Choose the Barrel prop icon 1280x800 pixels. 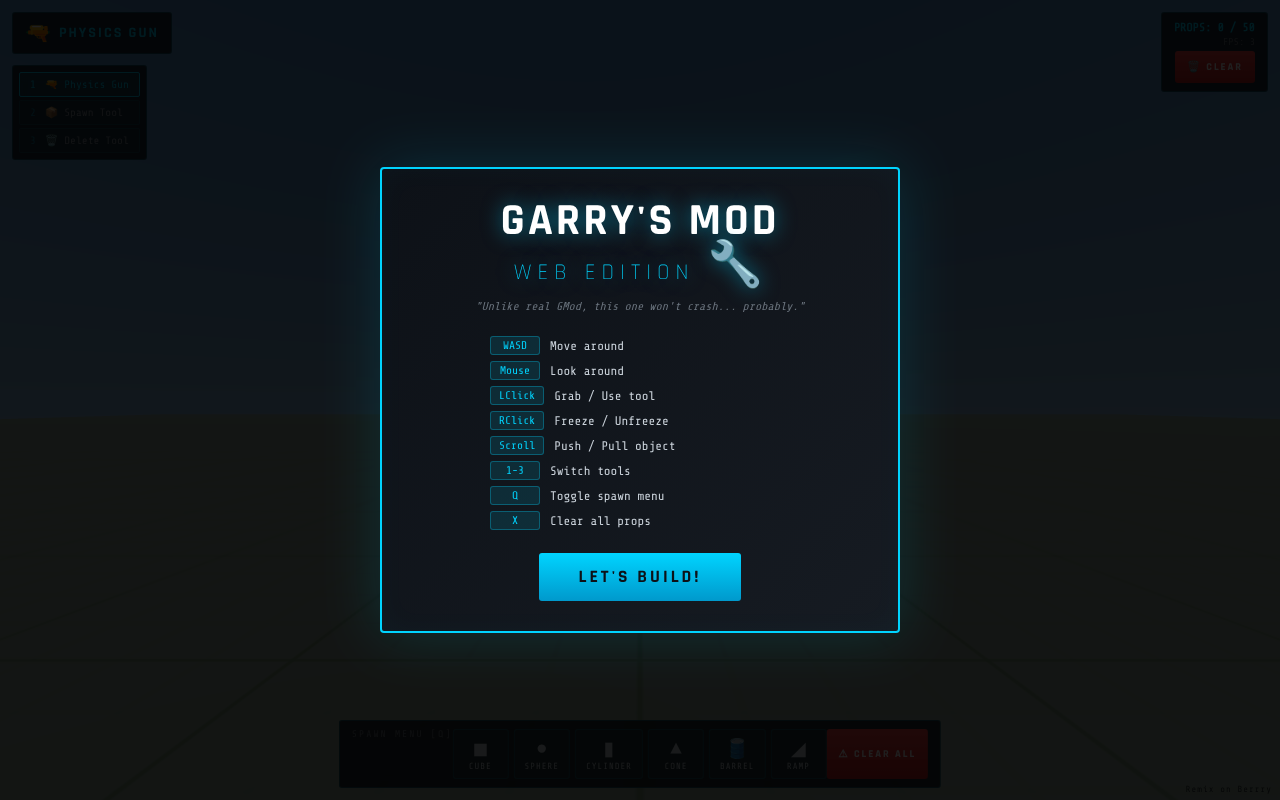[x=737, y=753]
